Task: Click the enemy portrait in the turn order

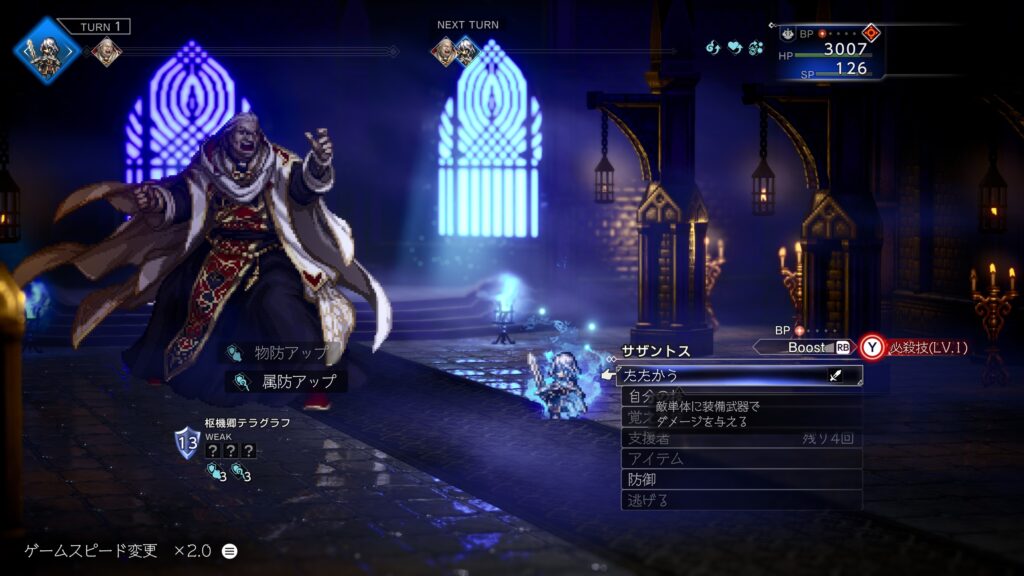Action: [107, 51]
